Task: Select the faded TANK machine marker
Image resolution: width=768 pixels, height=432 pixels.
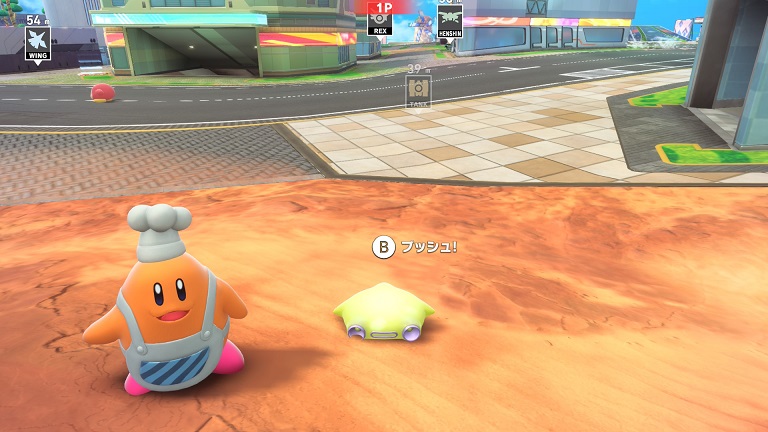Action: point(418,90)
